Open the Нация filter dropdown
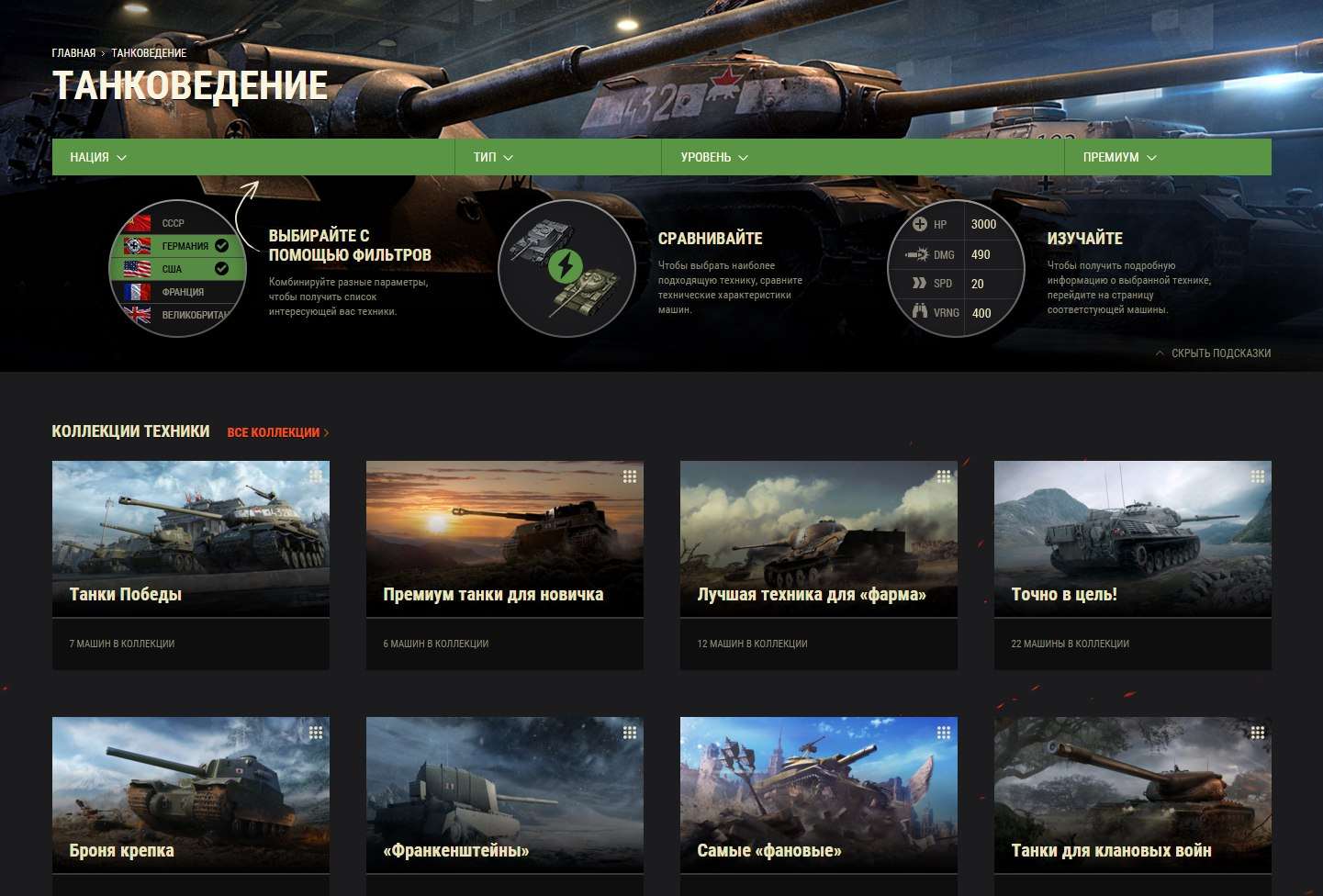This screenshot has height=896, width=1323. (98, 157)
